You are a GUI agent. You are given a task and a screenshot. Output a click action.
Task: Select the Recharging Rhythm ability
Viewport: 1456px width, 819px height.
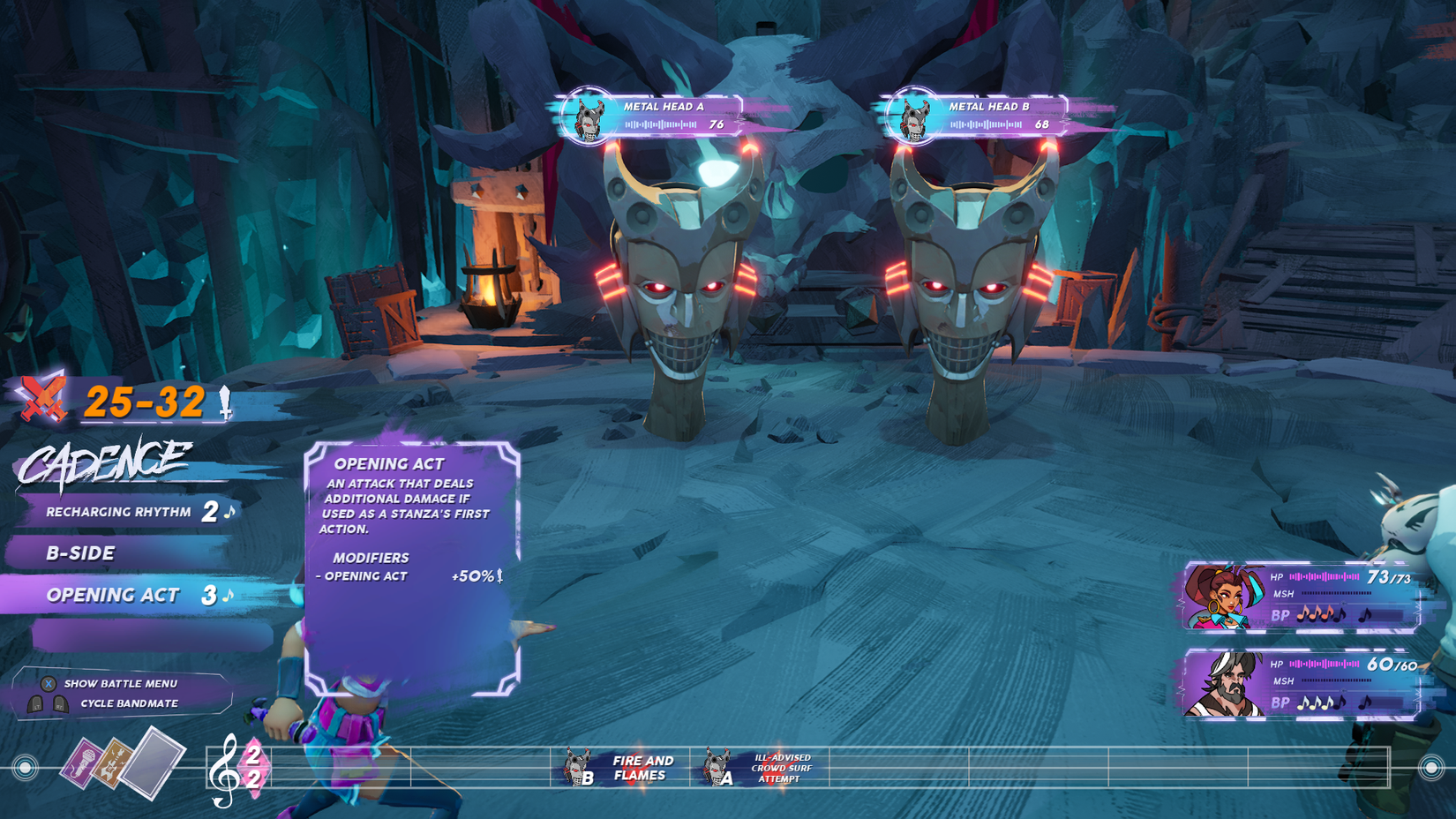pyautogui.click(x=119, y=512)
